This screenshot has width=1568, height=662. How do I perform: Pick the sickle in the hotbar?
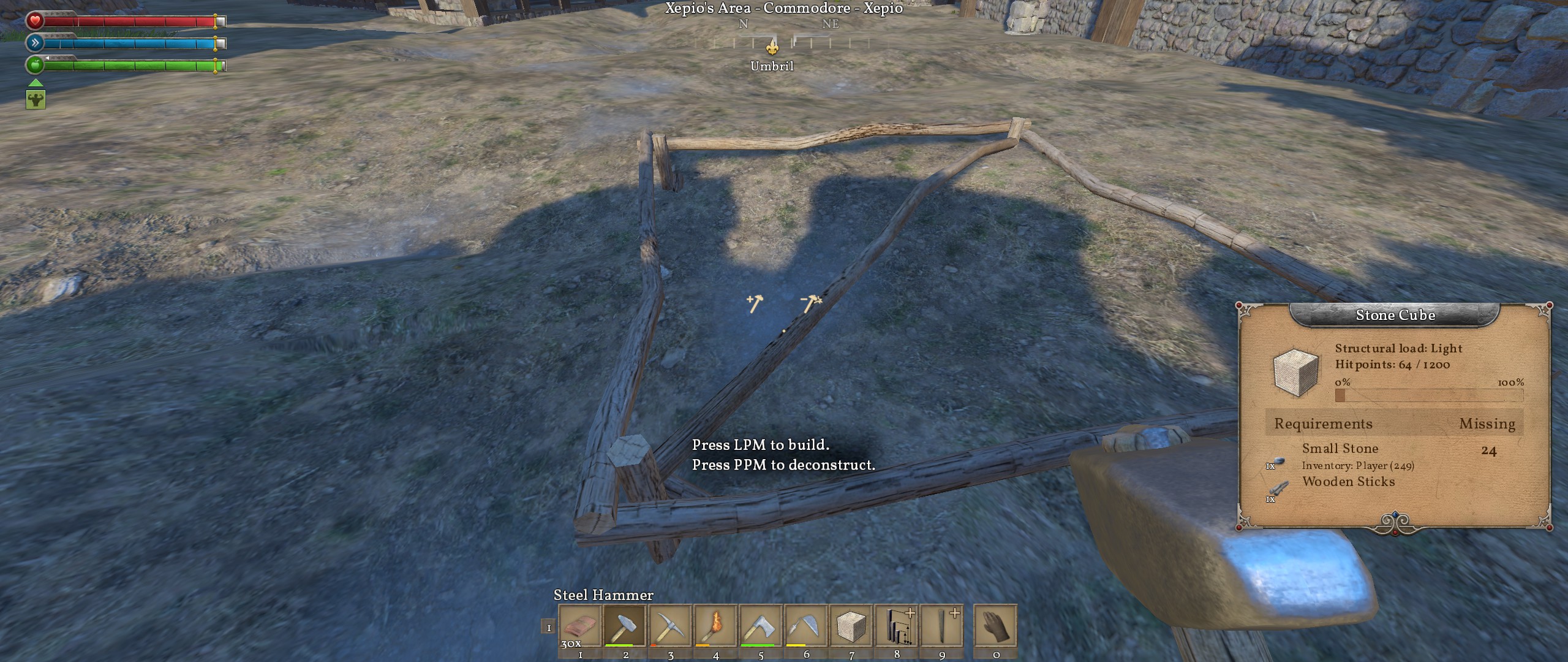click(806, 626)
